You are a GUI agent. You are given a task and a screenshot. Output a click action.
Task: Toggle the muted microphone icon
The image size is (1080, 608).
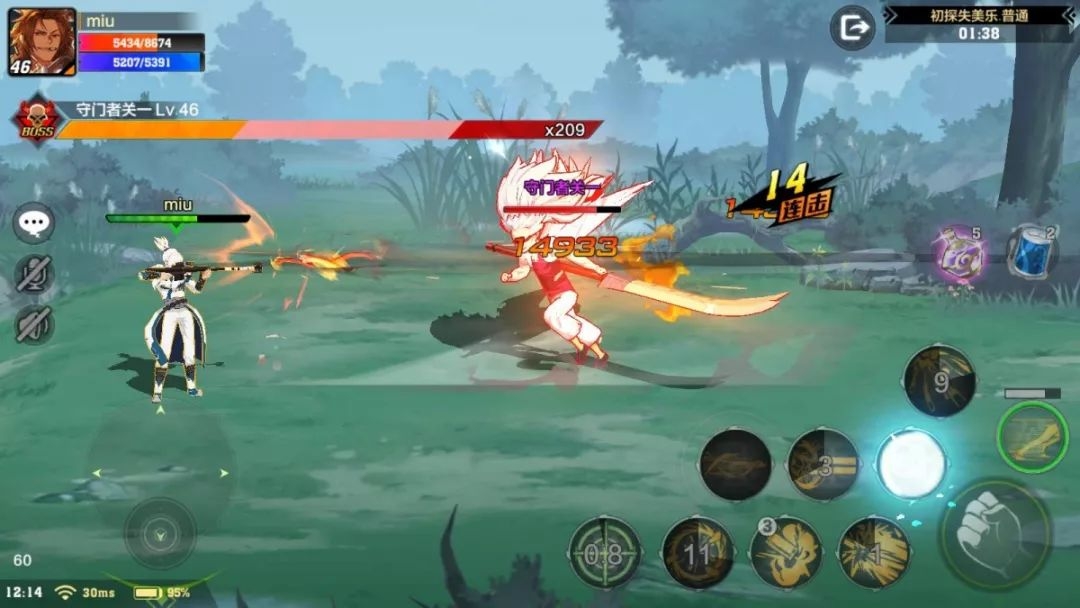pos(34,274)
